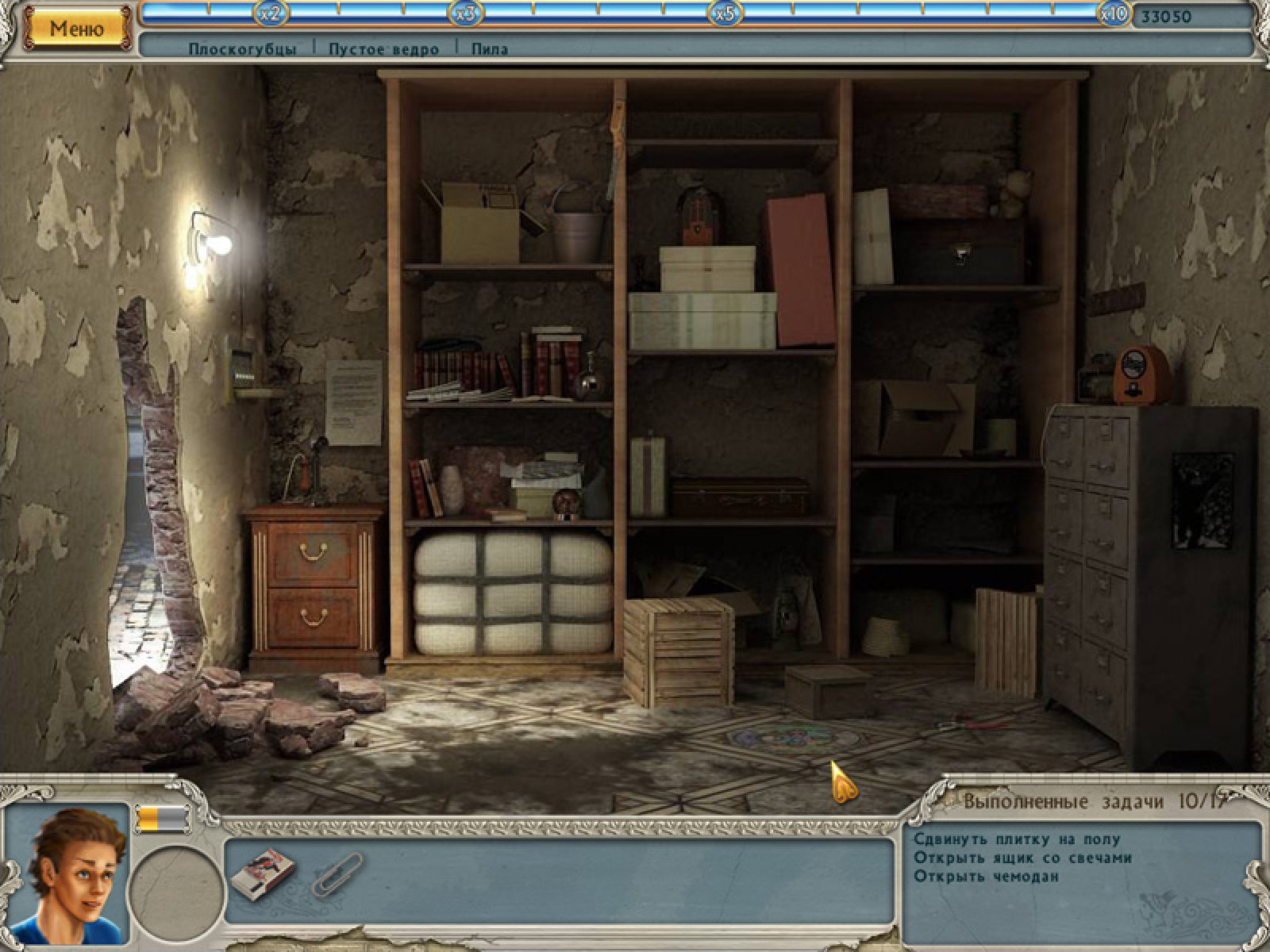Click task 'Открыть ящик со свечами'

(1022, 858)
